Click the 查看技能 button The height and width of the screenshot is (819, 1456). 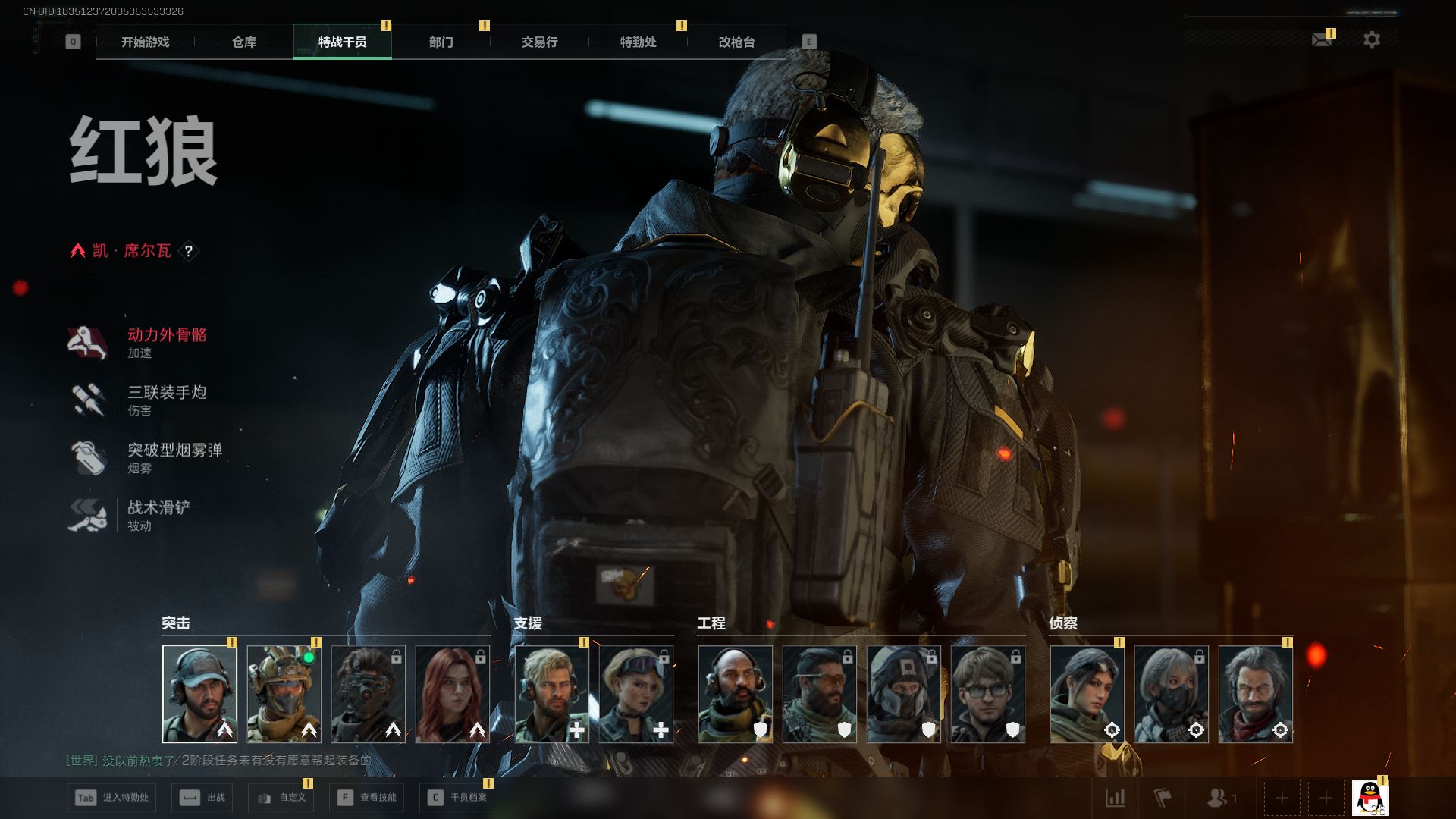coord(367,798)
